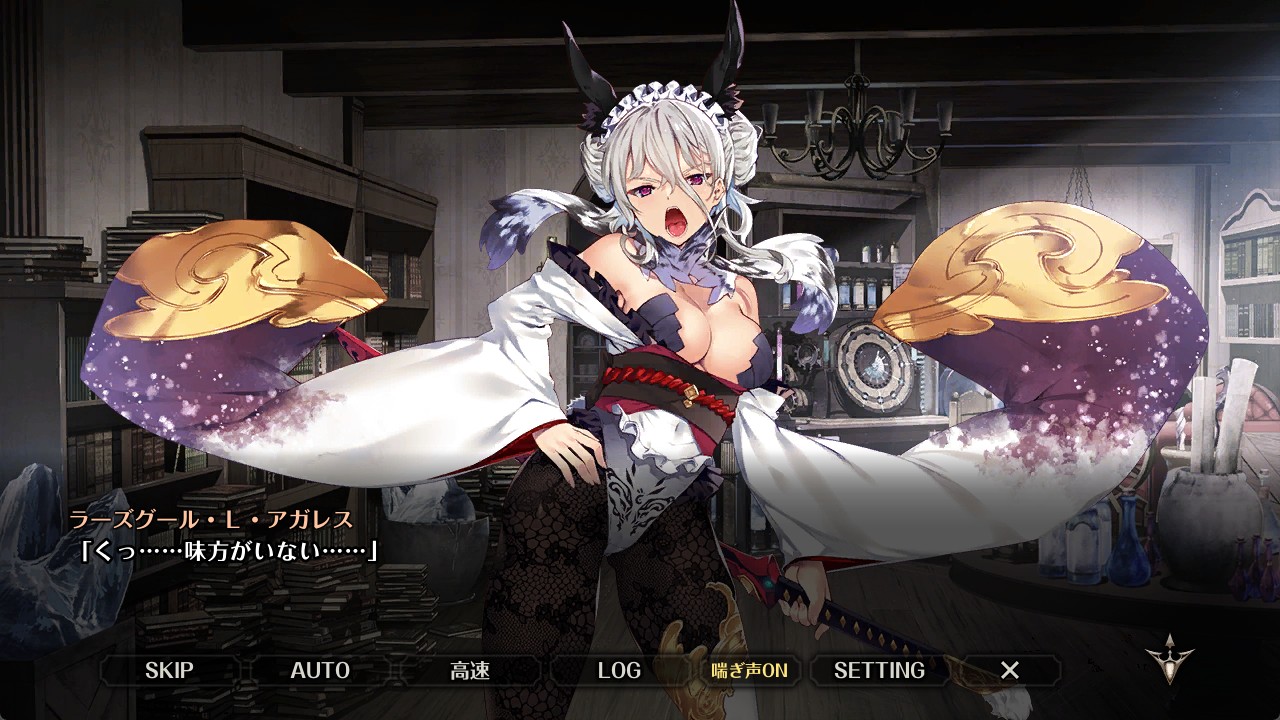Enable AUTO text advance
Viewport: 1280px width, 720px height.
pyautogui.click(x=320, y=670)
